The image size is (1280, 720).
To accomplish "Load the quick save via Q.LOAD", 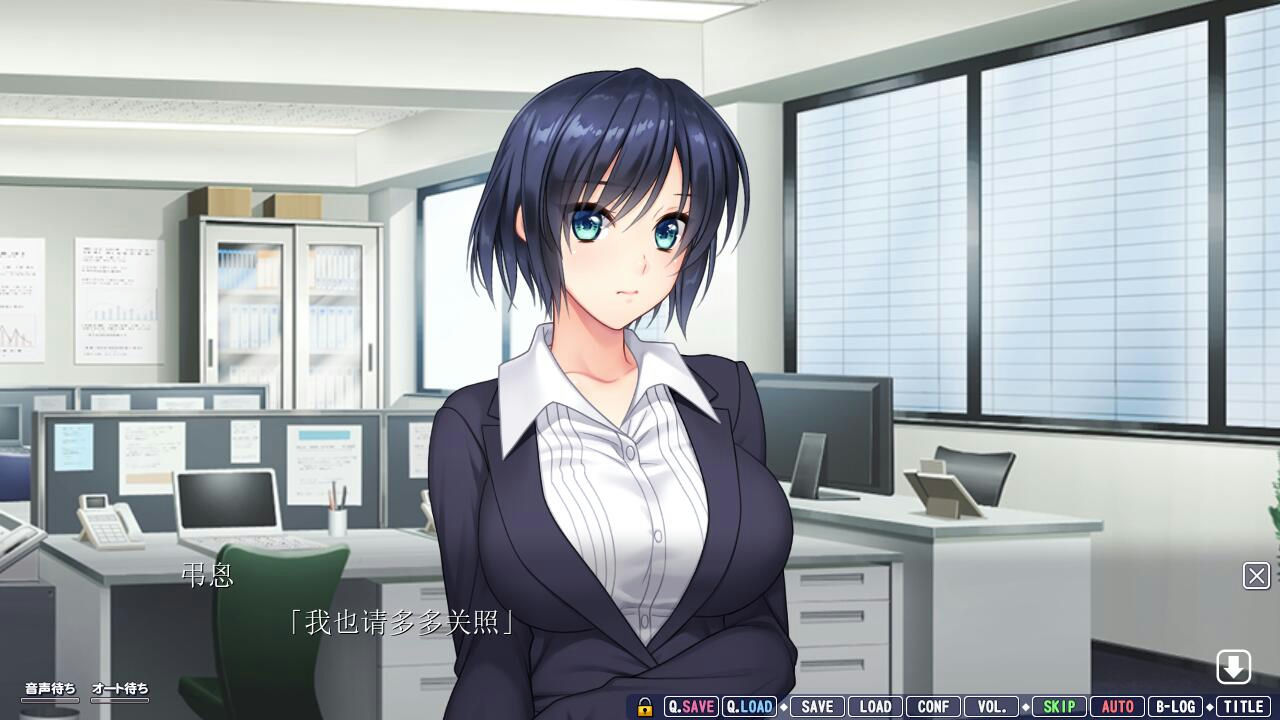I will [x=749, y=706].
